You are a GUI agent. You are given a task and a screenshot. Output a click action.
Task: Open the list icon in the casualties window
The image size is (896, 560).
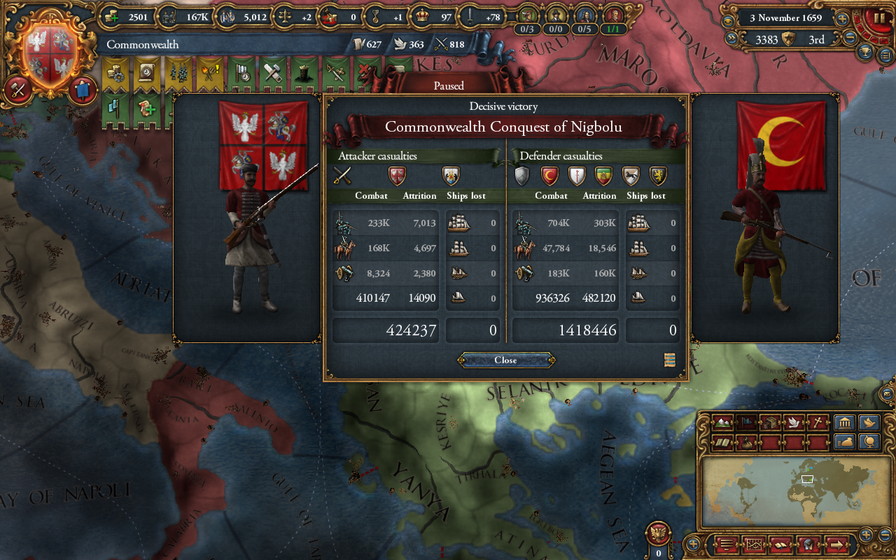669,360
